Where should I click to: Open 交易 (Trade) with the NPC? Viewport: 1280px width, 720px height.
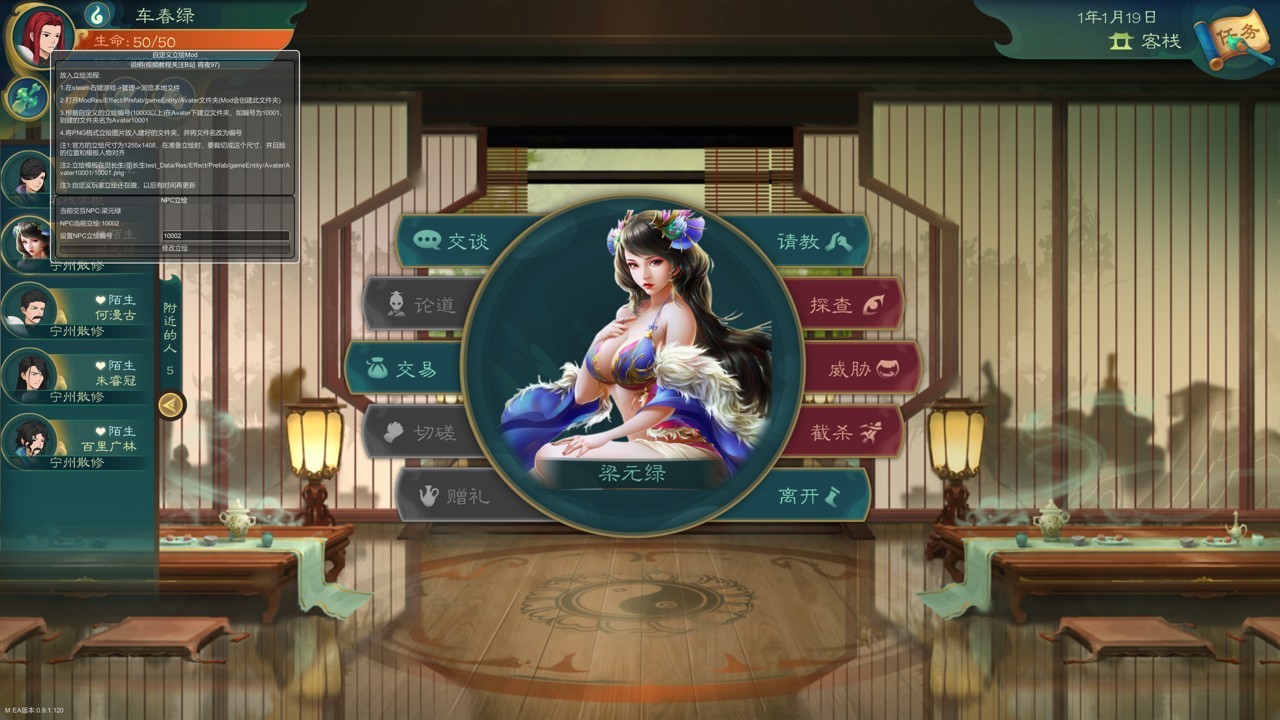pyautogui.click(x=404, y=369)
